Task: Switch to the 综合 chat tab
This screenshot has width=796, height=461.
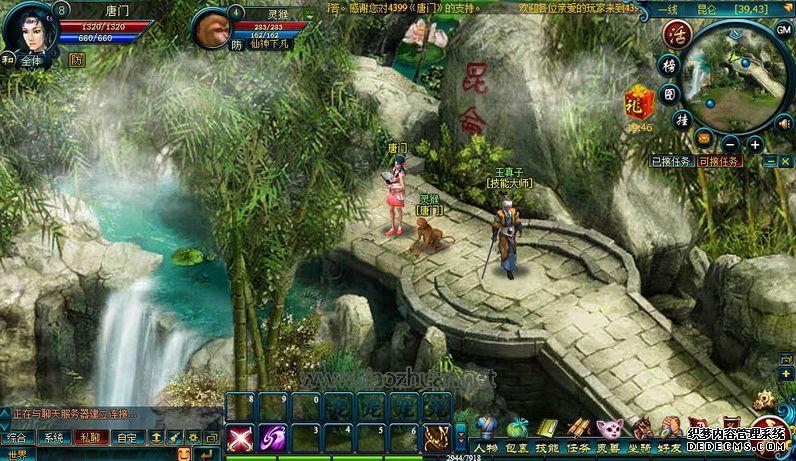Action: coord(17,437)
